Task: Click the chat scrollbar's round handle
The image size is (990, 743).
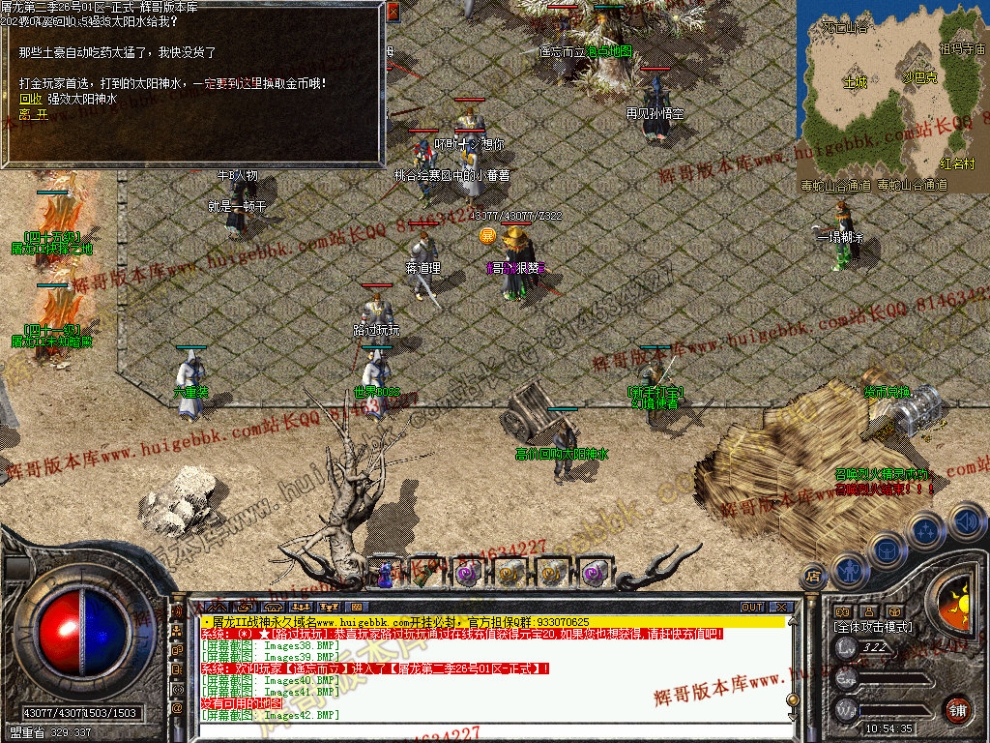Action: click(x=792, y=700)
